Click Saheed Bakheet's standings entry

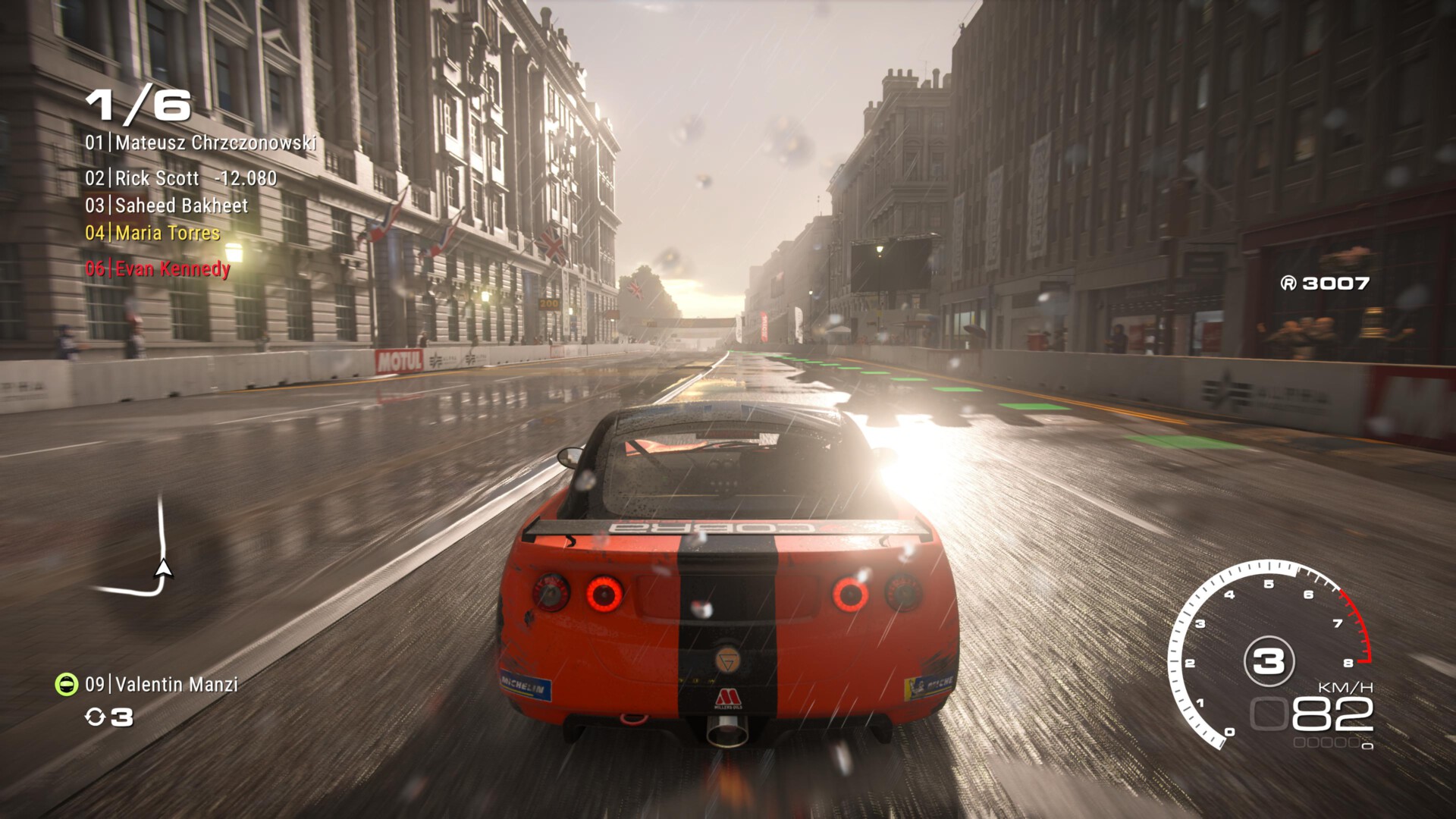167,206
